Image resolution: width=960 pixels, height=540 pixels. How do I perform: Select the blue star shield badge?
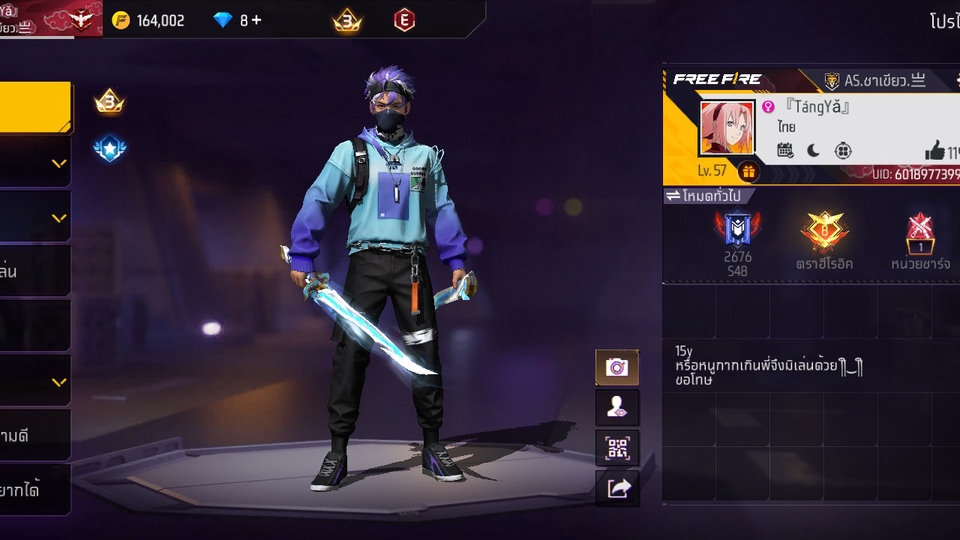(x=109, y=149)
